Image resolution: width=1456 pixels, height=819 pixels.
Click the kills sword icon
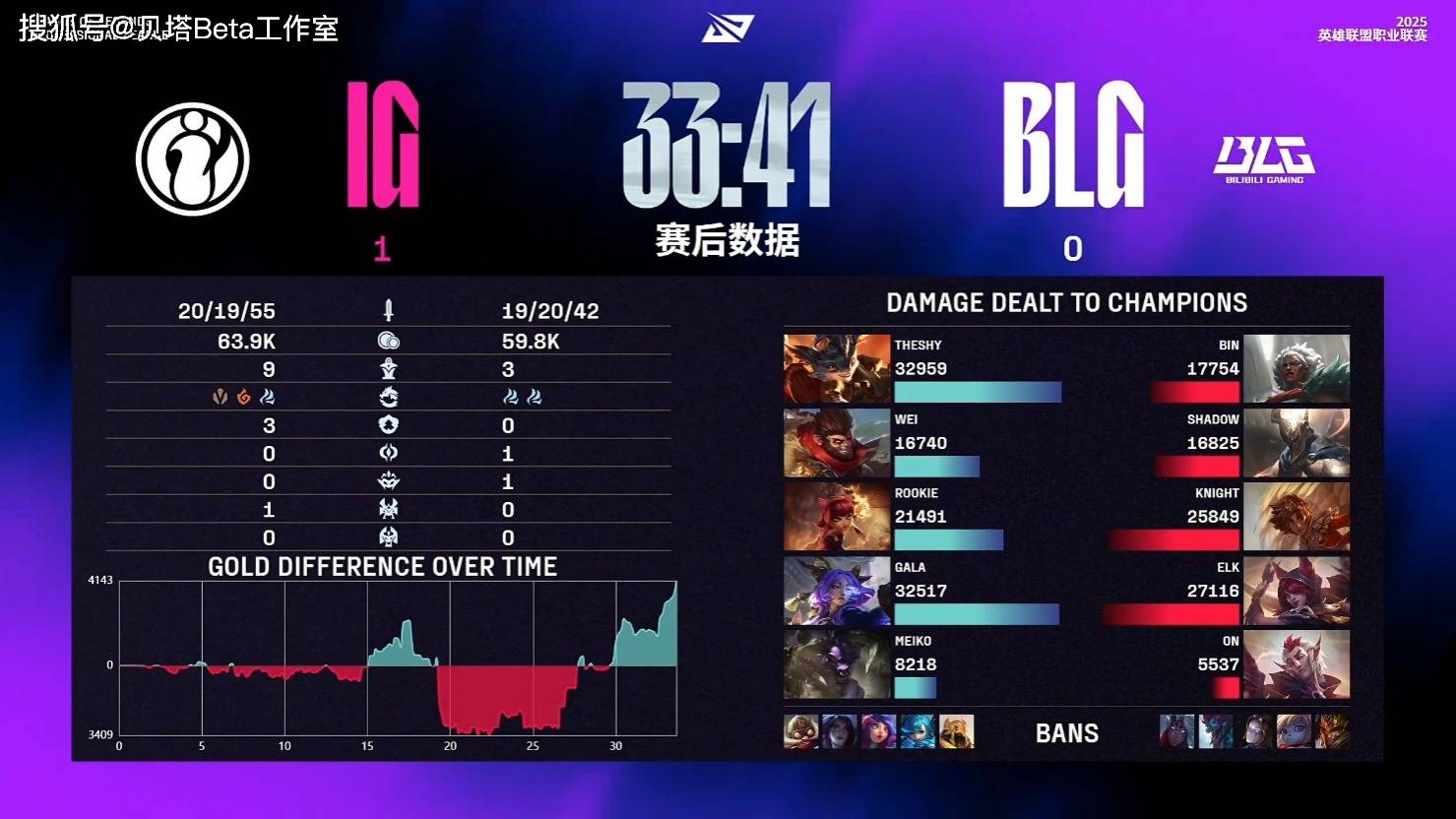coord(388,310)
